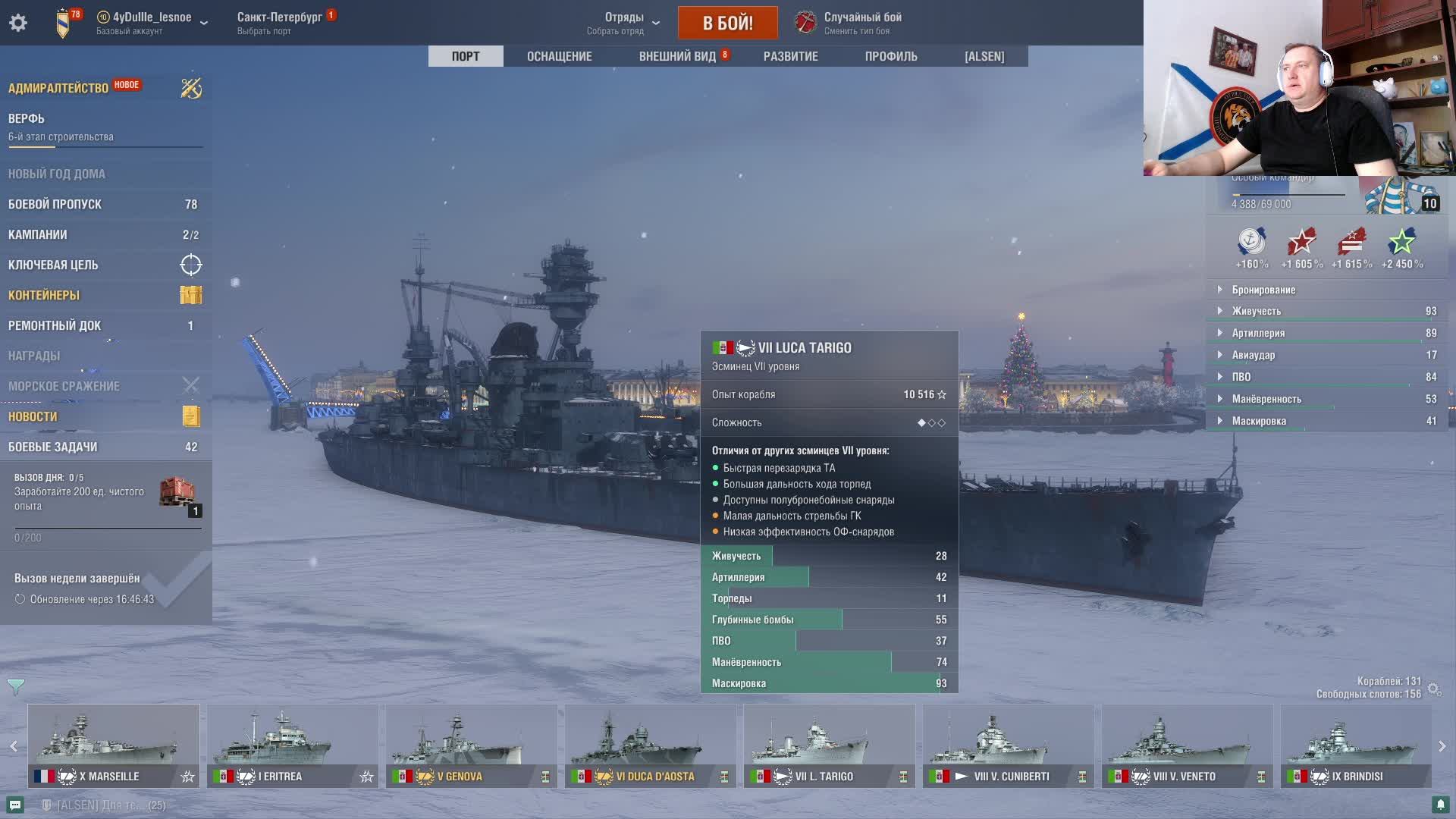Switch to the РАЗВИТИЕ tab
Screen dimensions: 1456x819
790,56
